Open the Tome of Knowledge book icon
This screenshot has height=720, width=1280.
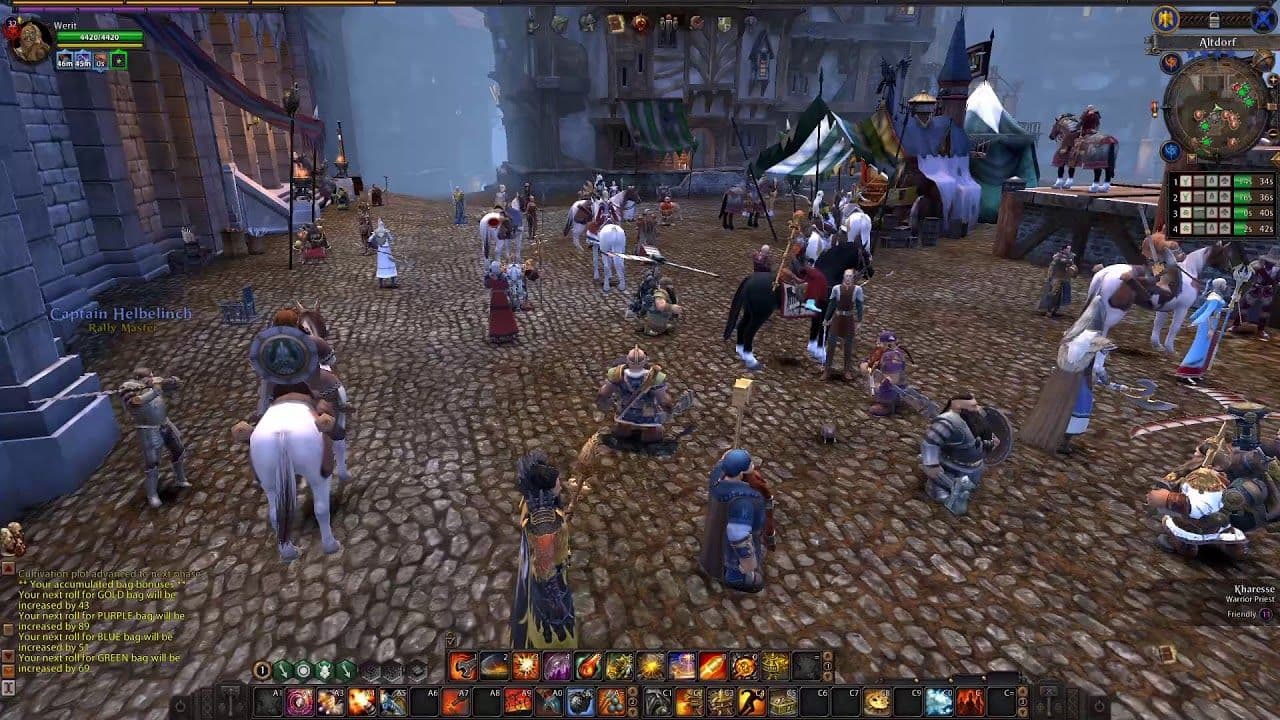pyautogui.click(x=616, y=23)
